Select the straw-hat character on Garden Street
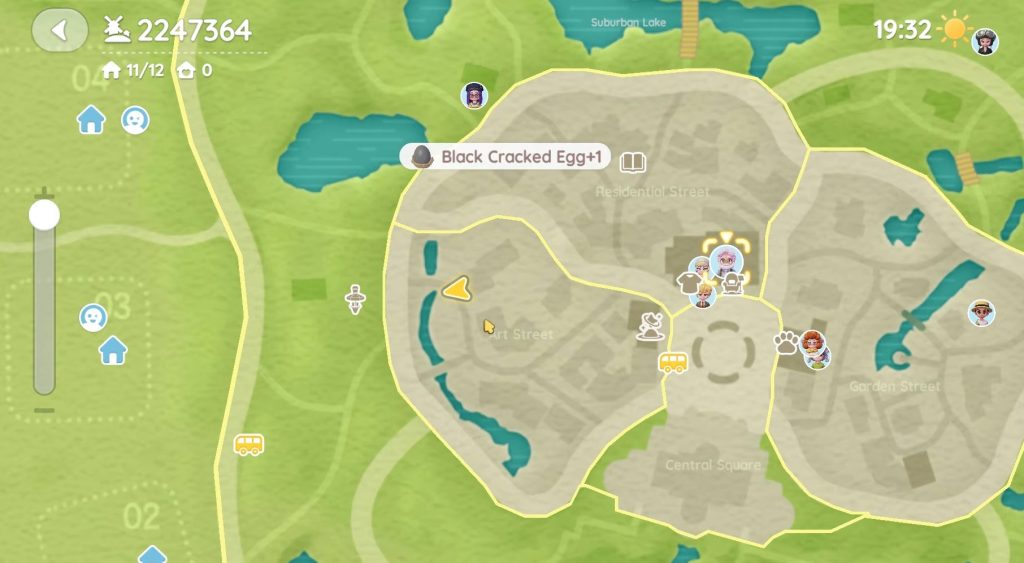 [981, 312]
